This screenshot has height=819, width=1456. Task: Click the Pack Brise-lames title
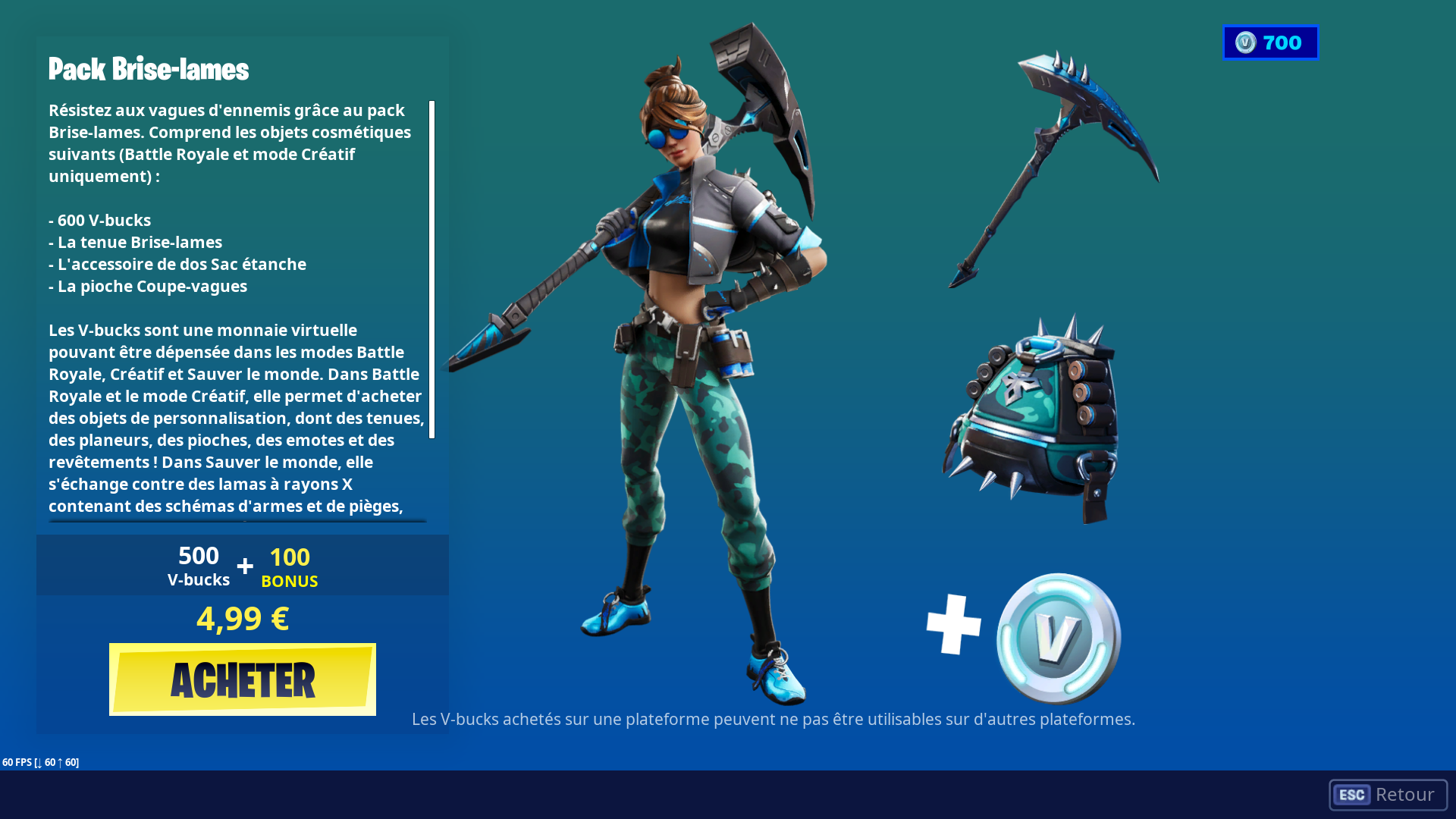(149, 69)
